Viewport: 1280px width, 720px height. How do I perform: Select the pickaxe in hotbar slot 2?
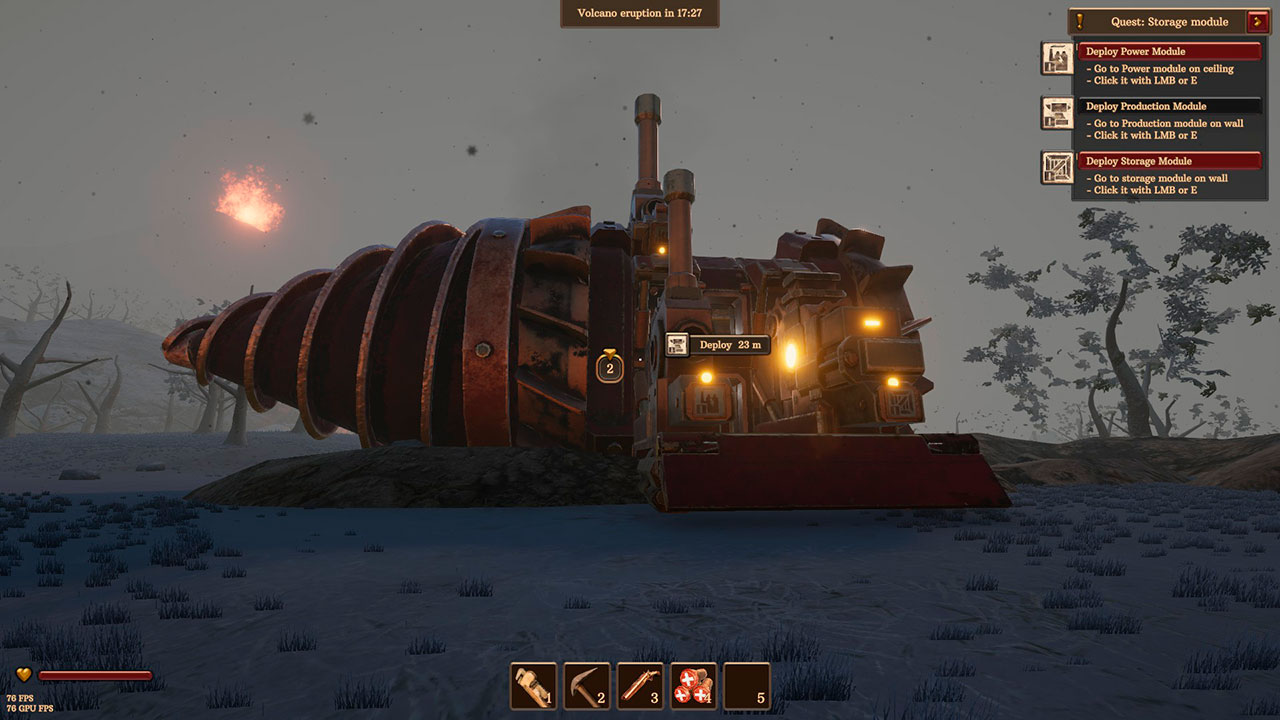(x=587, y=686)
